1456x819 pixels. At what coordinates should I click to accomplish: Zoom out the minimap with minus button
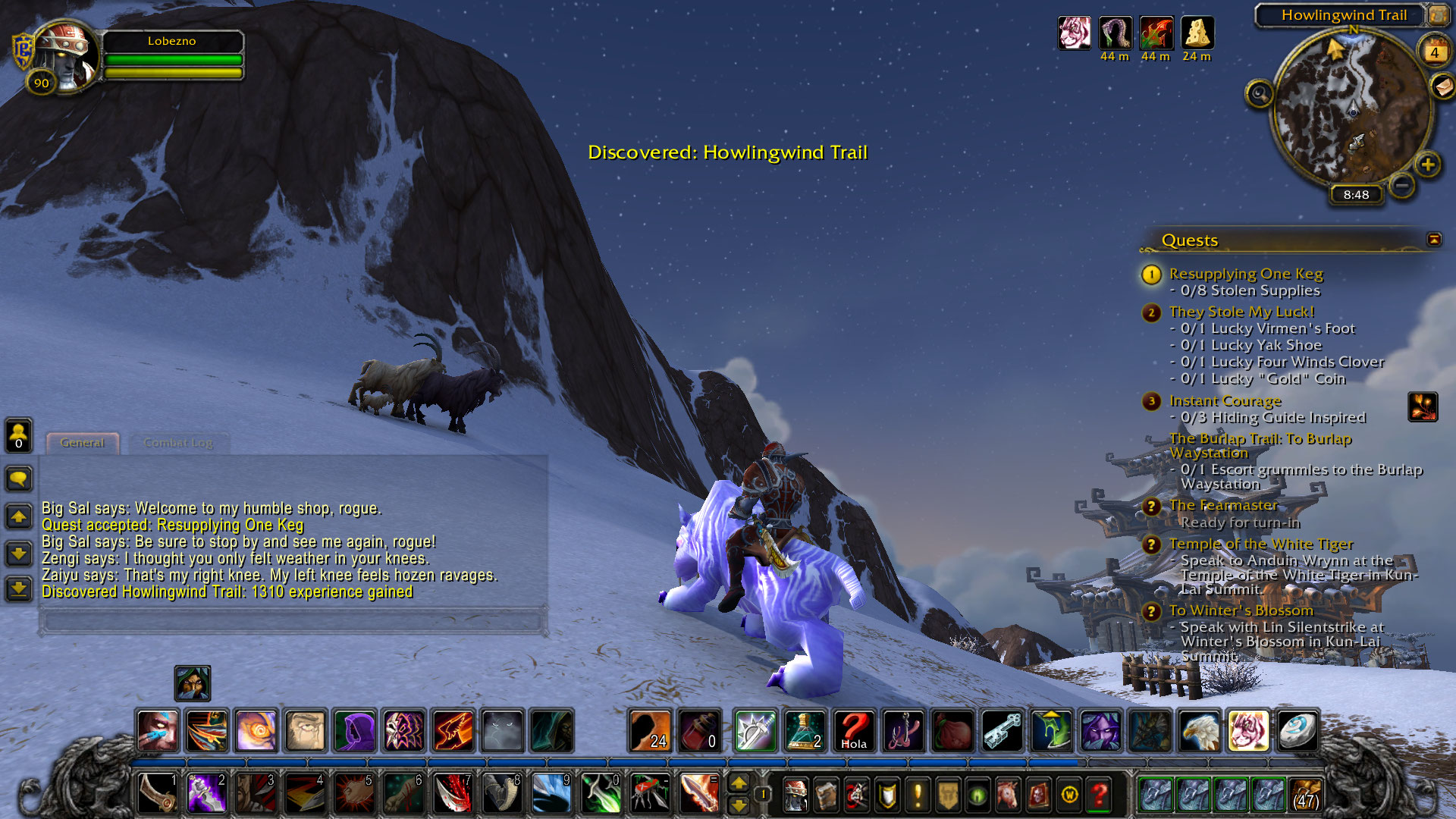click(1402, 184)
